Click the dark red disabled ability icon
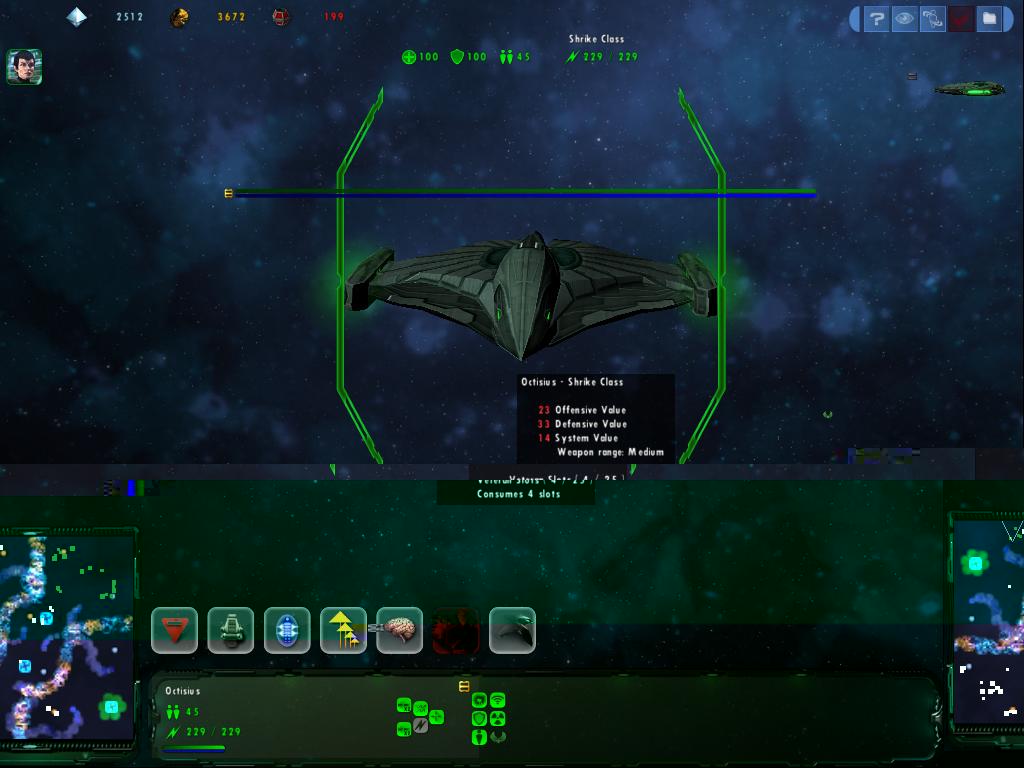 pos(456,631)
